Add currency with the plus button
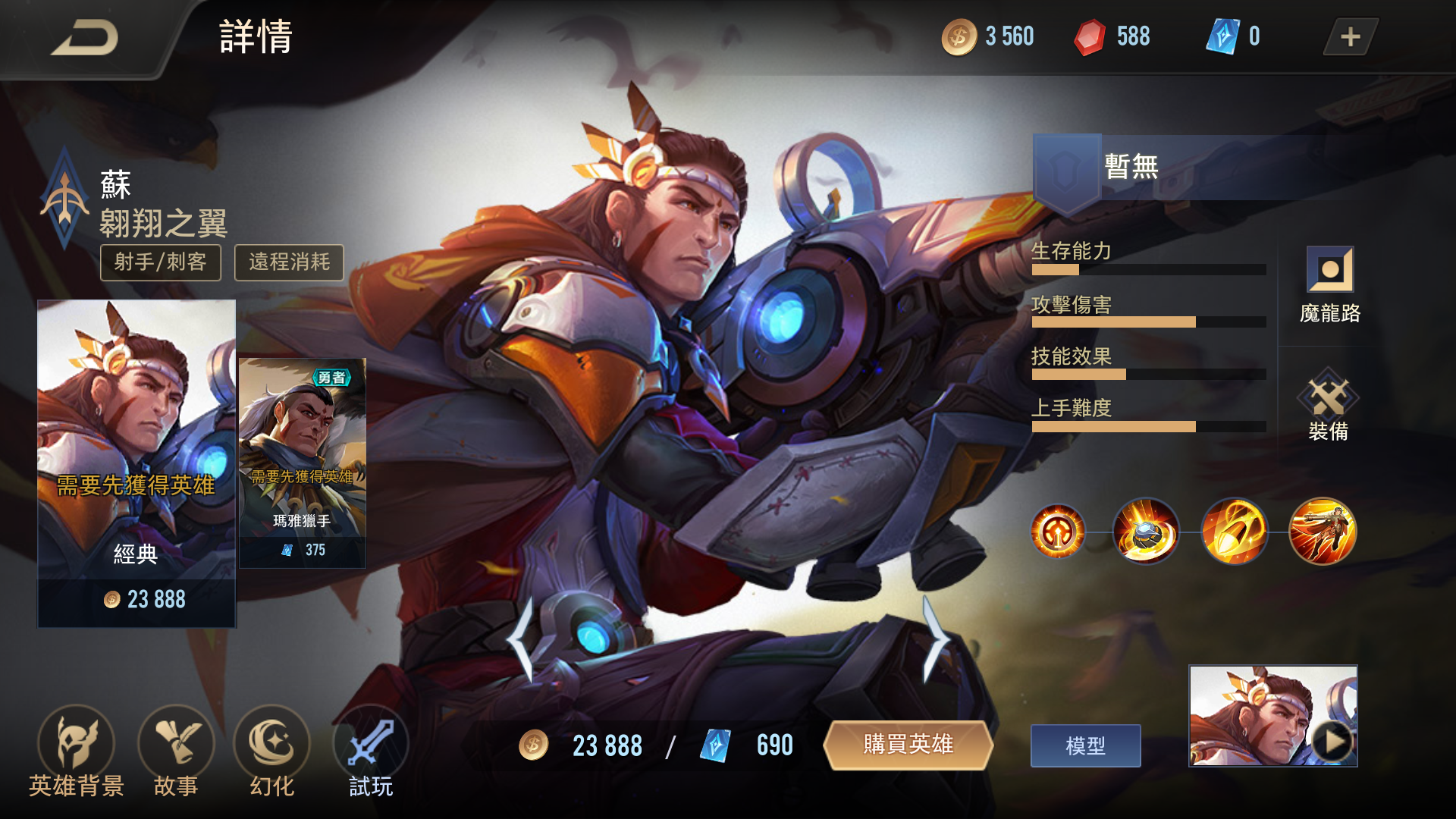The width and height of the screenshot is (1456, 819). 1350,37
